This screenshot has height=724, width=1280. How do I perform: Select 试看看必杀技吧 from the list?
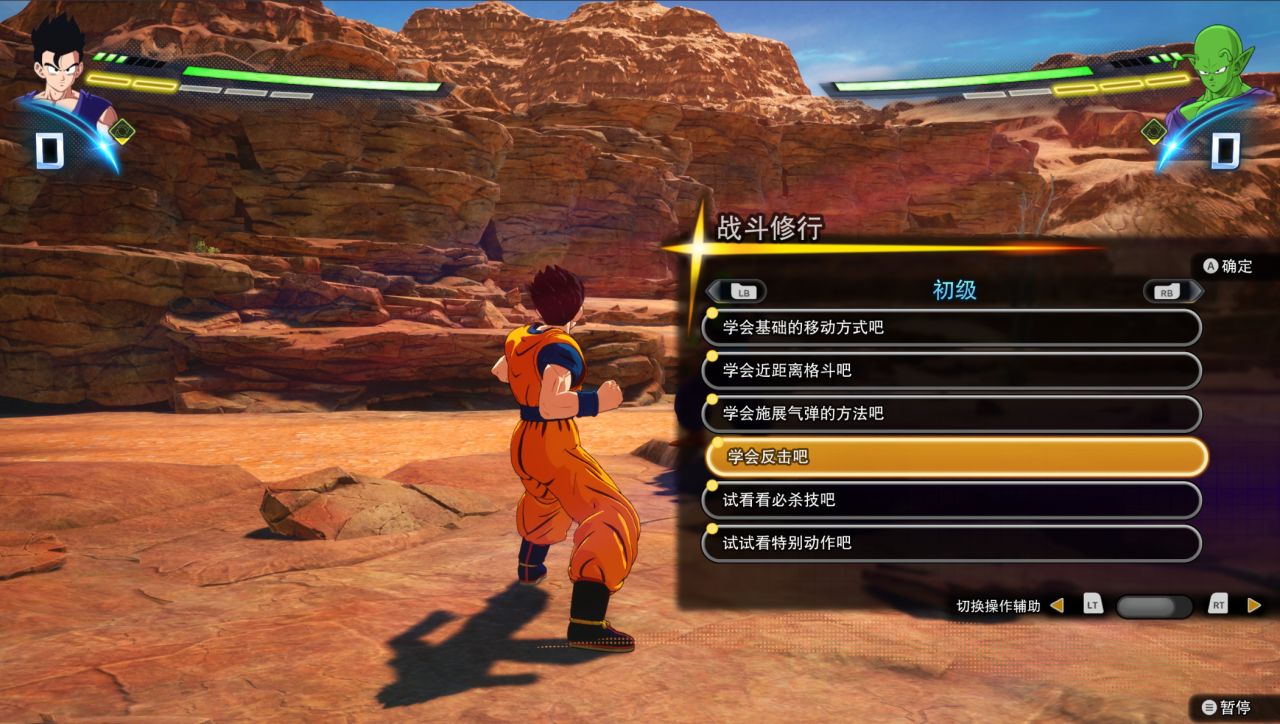(x=951, y=500)
